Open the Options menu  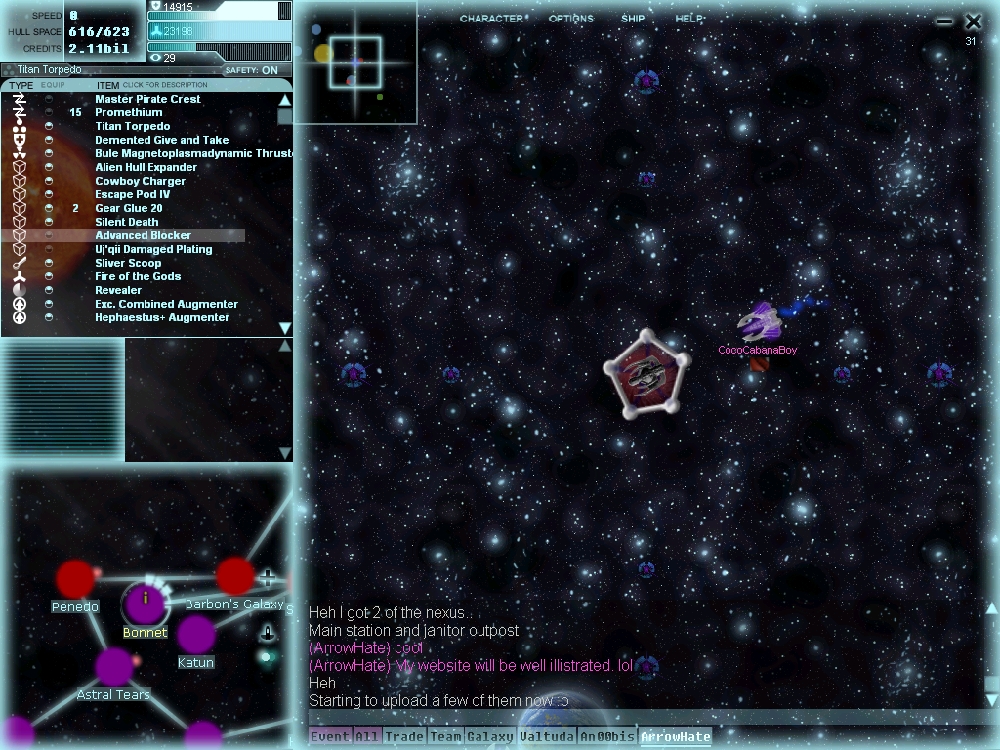571,19
